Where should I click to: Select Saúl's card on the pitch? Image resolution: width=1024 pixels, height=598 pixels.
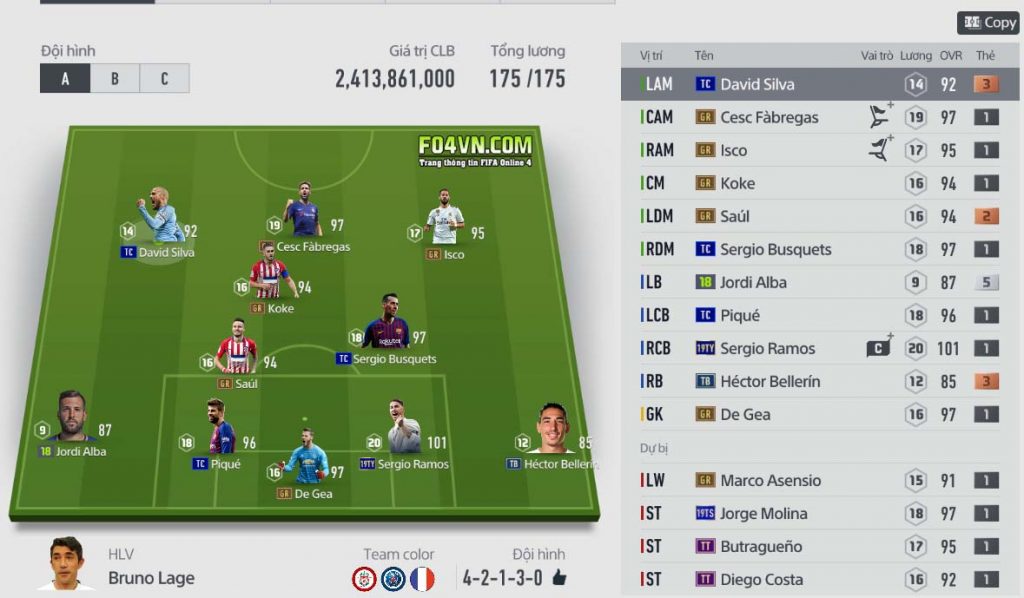[x=237, y=355]
